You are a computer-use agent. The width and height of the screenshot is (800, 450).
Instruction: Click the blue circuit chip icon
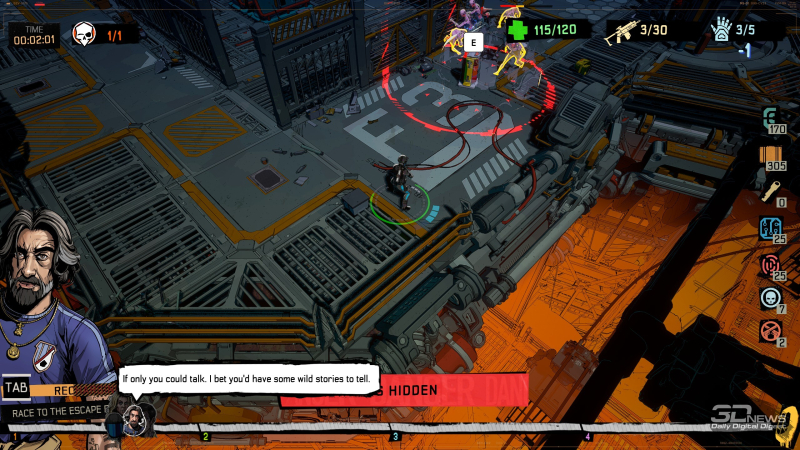tap(770, 228)
